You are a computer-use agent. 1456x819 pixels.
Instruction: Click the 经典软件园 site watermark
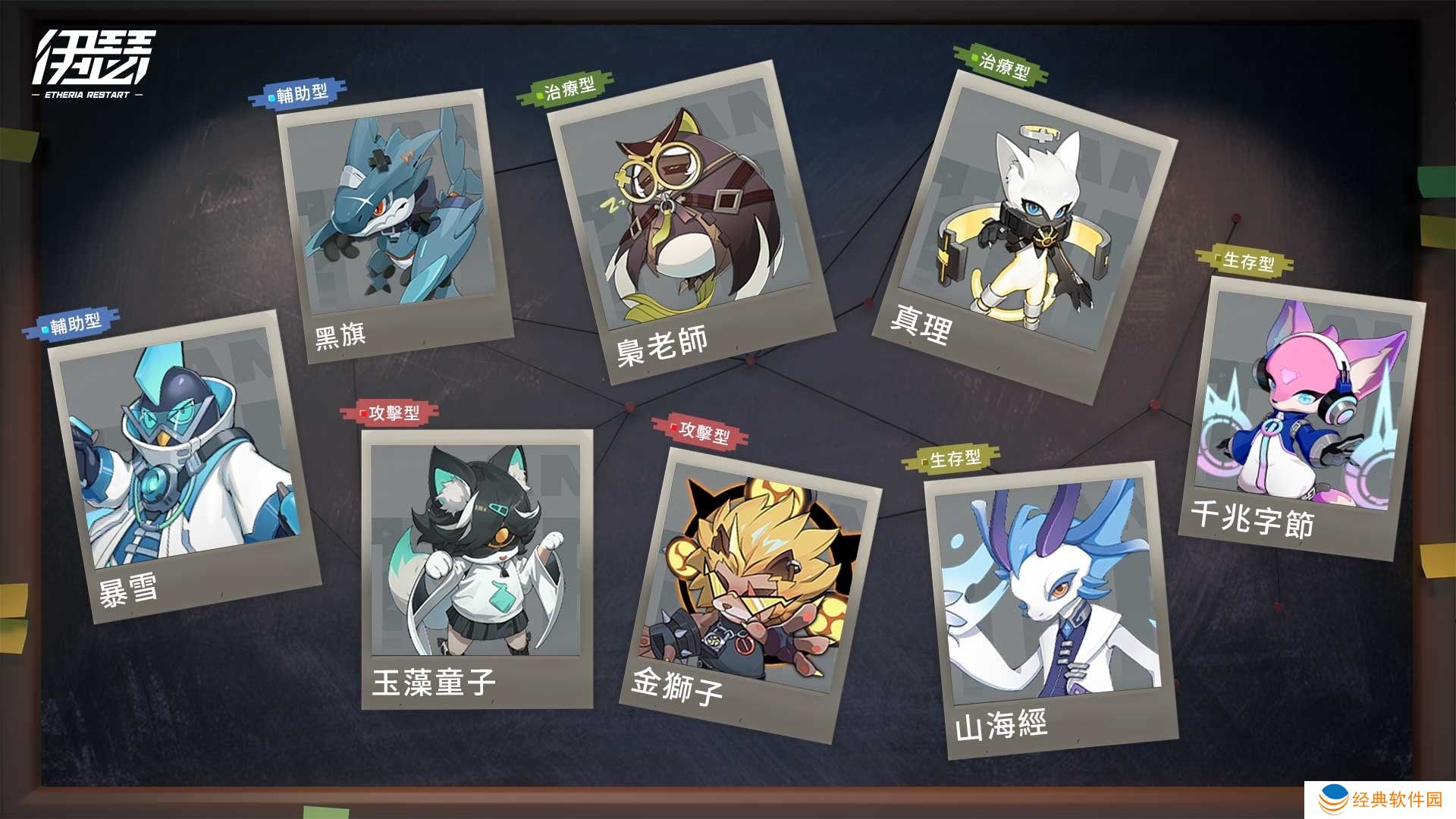(1382, 799)
